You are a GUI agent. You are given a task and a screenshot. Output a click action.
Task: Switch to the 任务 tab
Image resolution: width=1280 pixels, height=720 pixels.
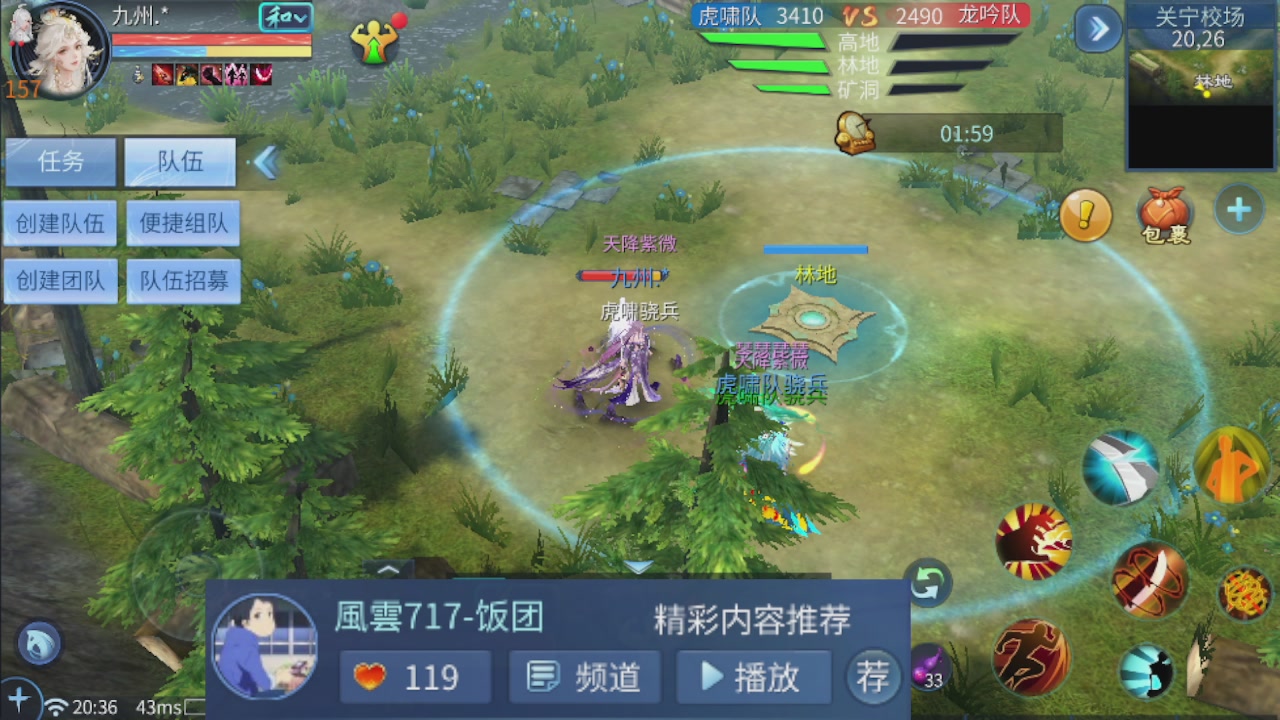pyautogui.click(x=60, y=162)
